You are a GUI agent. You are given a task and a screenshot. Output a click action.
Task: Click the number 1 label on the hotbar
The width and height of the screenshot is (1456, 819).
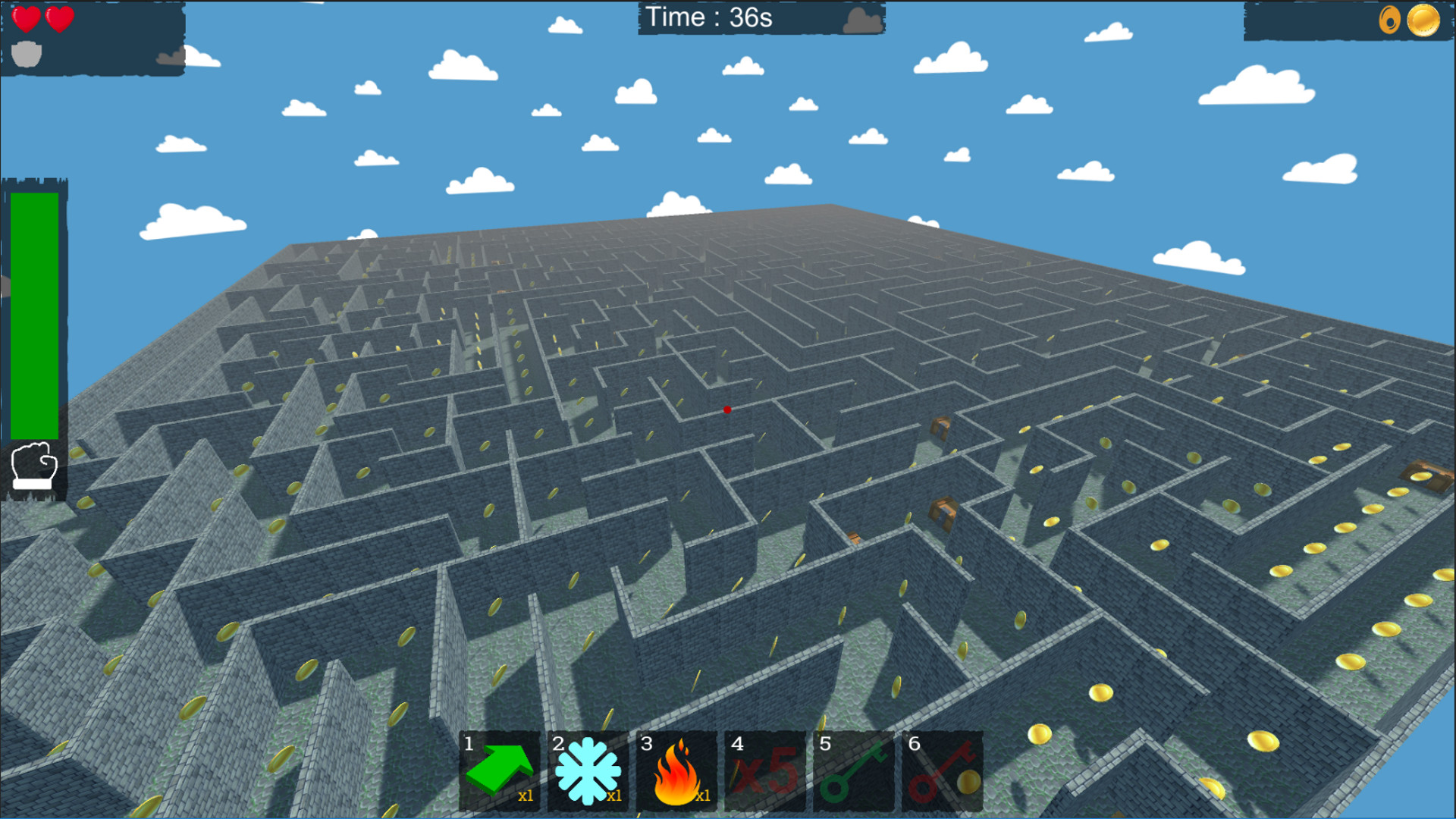(469, 745)
